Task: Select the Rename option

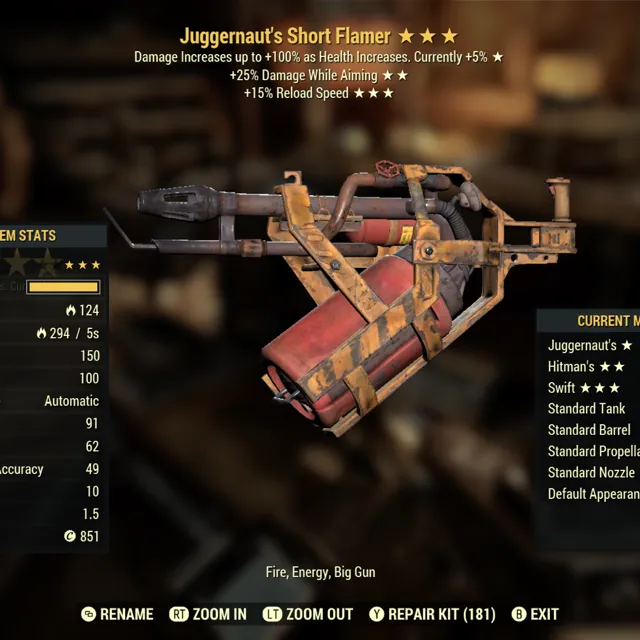Action: tap(117, 614)
